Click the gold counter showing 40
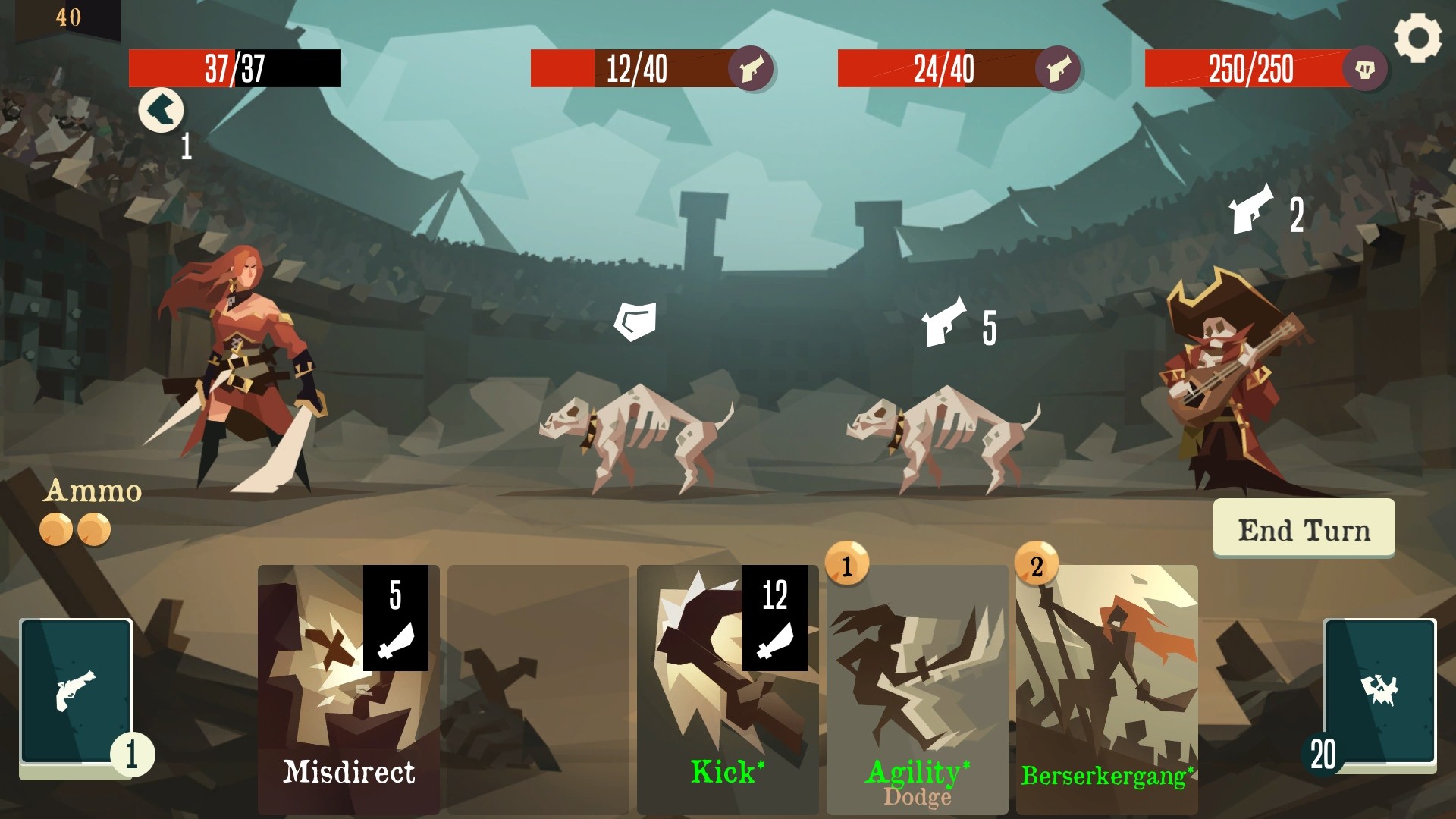This screenshot has height=819, width=1456. click(x=70, y=16)
